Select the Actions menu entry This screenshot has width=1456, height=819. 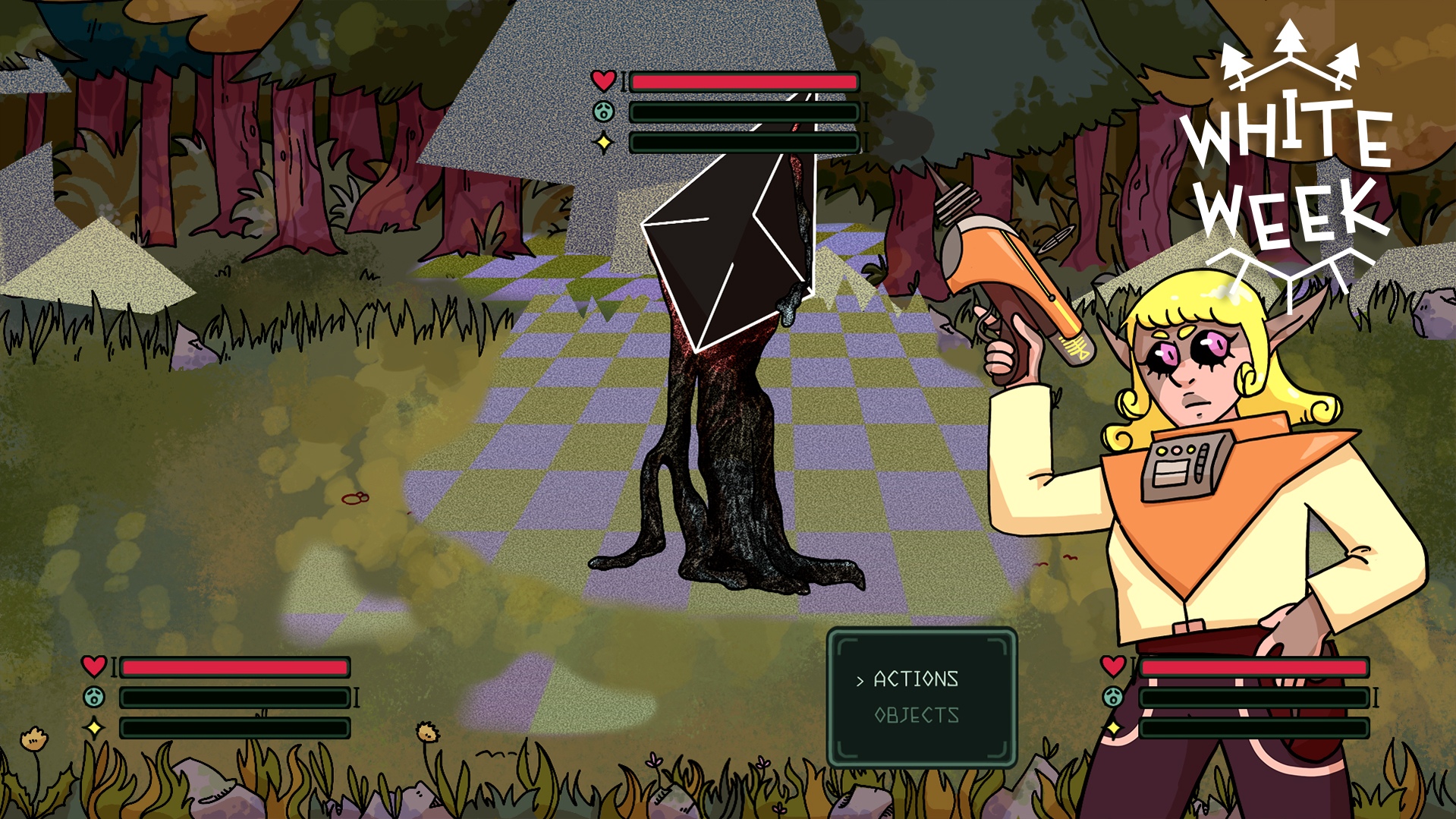click(x=916, y=679)
